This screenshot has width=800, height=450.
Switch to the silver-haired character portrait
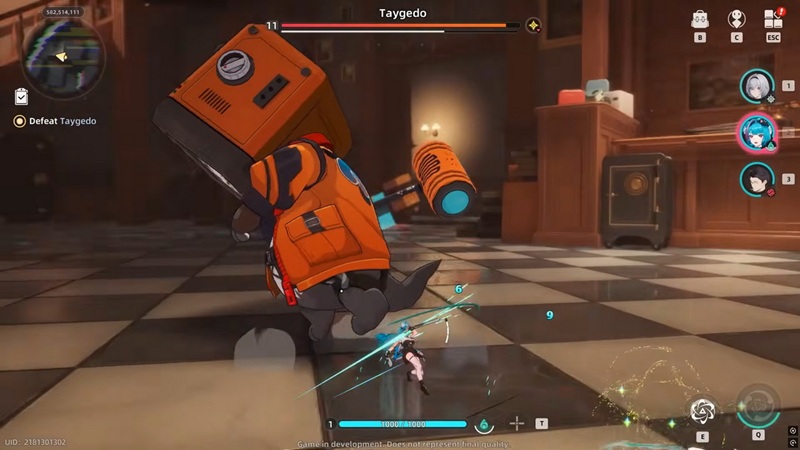pos(757,86)
